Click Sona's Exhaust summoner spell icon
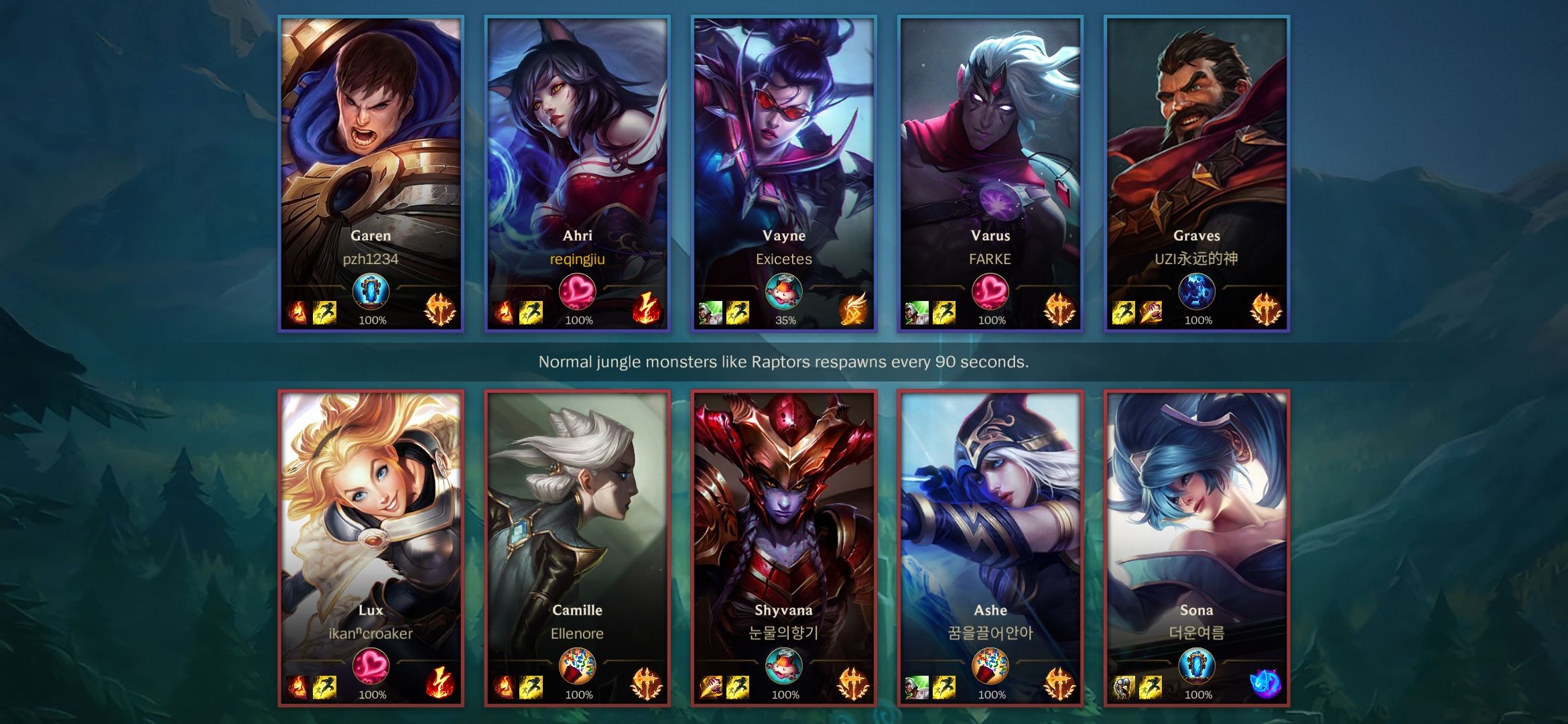 pyautogui.click(x=1124, y=687)
